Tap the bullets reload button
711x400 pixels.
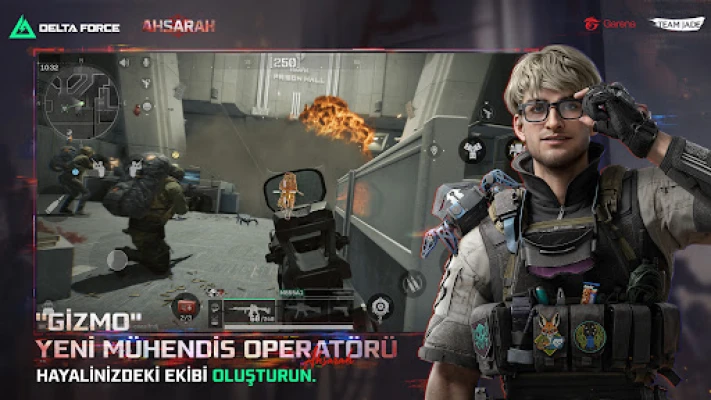click(x=413, y=283)
